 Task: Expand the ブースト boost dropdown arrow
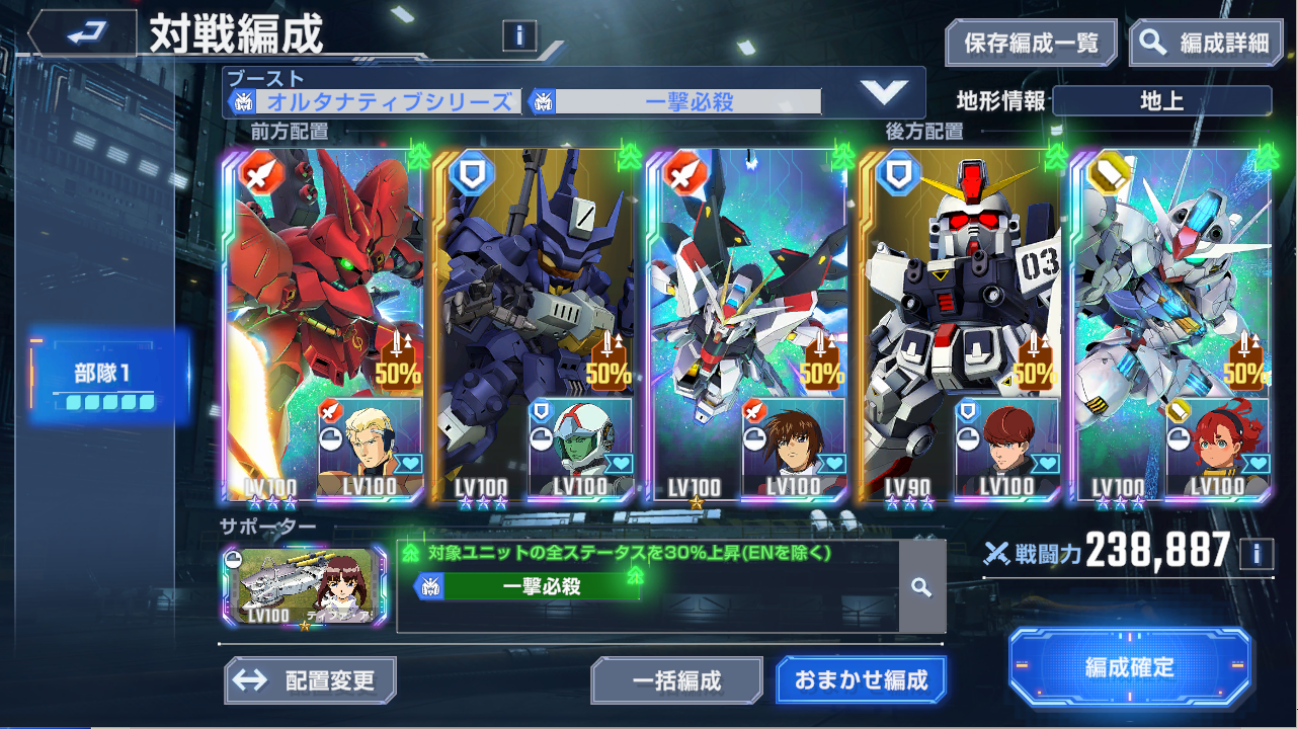[883, 93]
